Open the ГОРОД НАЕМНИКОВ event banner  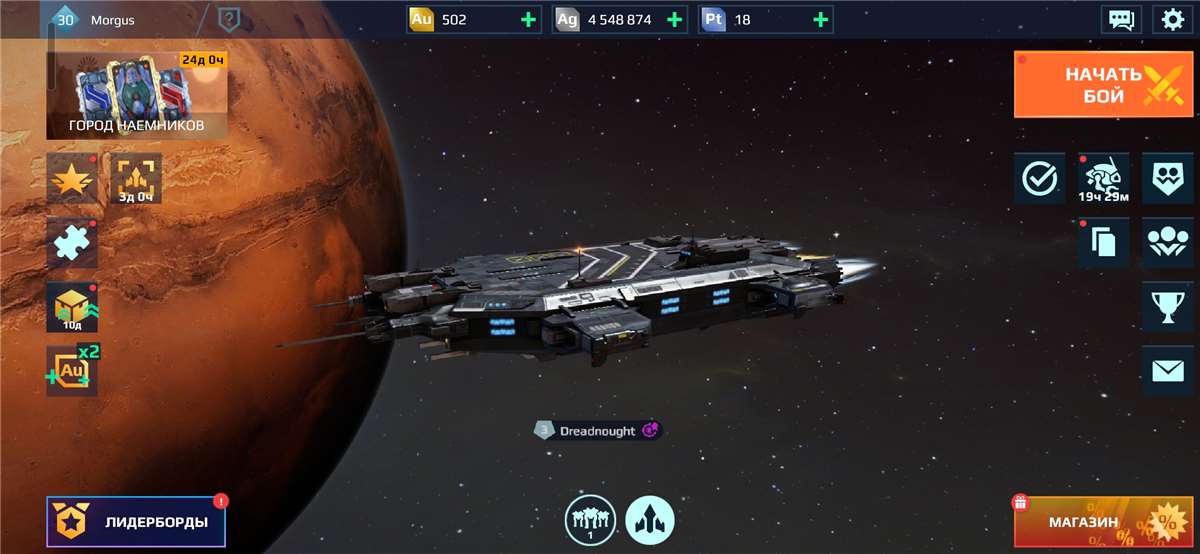click(x=136, y=95)
